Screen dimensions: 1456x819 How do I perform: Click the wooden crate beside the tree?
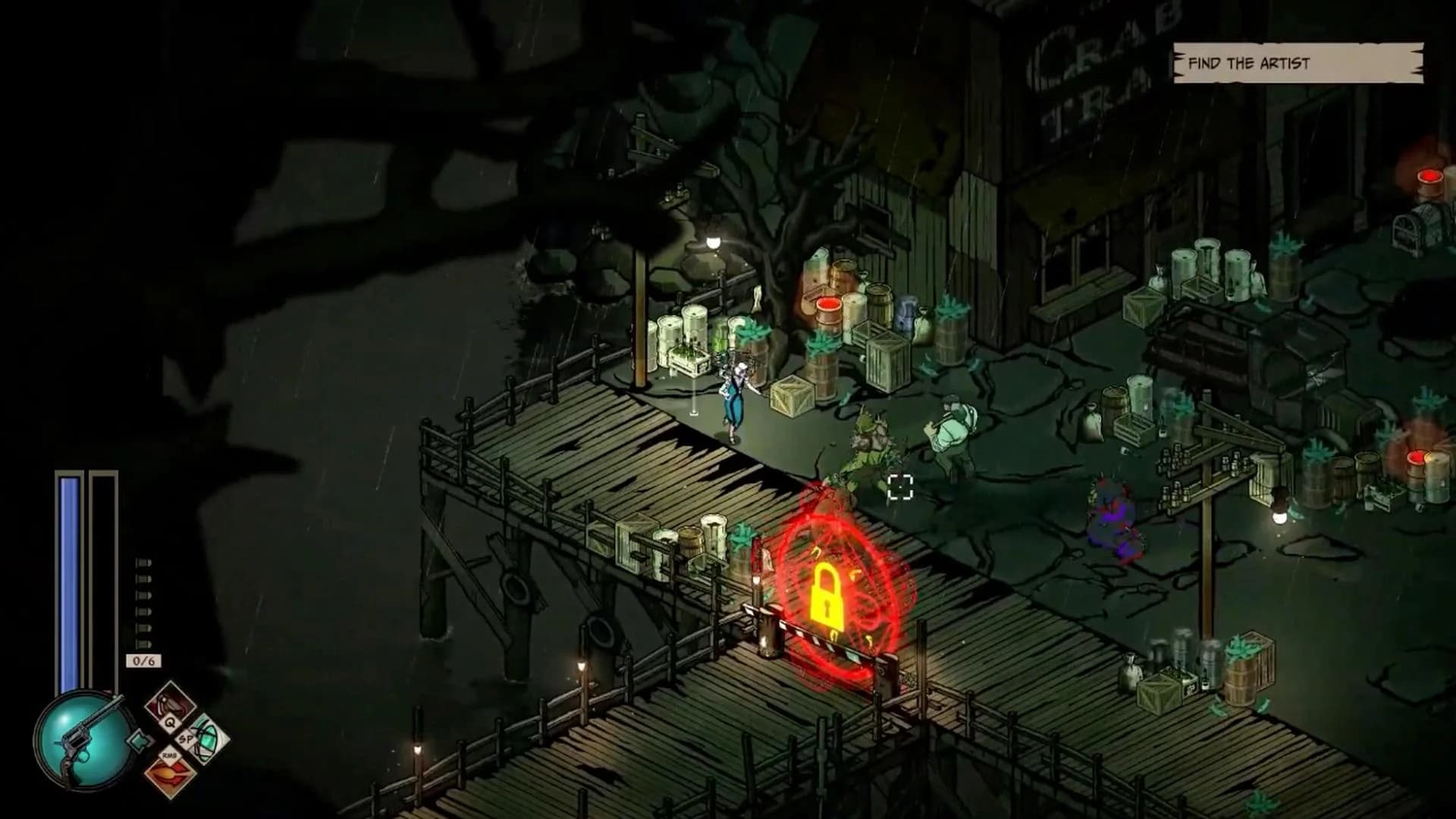point(790,396)
